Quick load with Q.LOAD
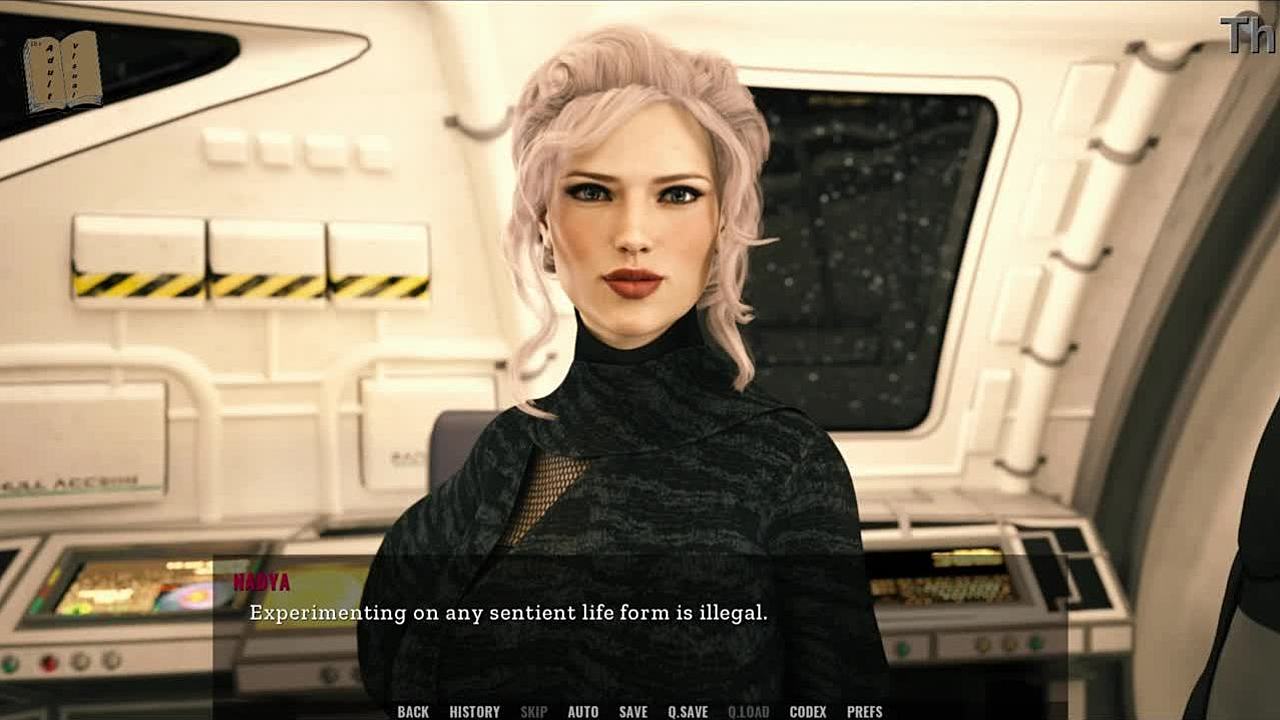Viewport: 1280px width, 720px height. tap(748, 712)
